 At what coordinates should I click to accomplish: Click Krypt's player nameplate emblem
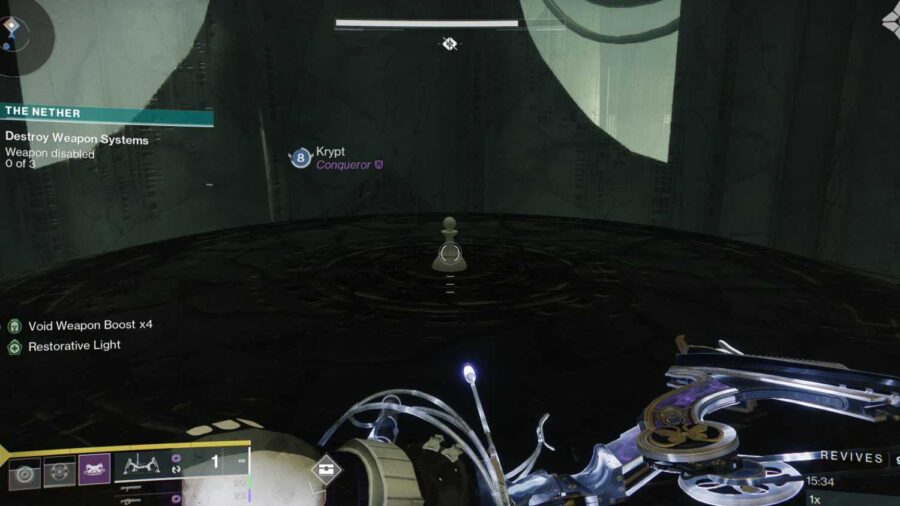tap(300, 157)
